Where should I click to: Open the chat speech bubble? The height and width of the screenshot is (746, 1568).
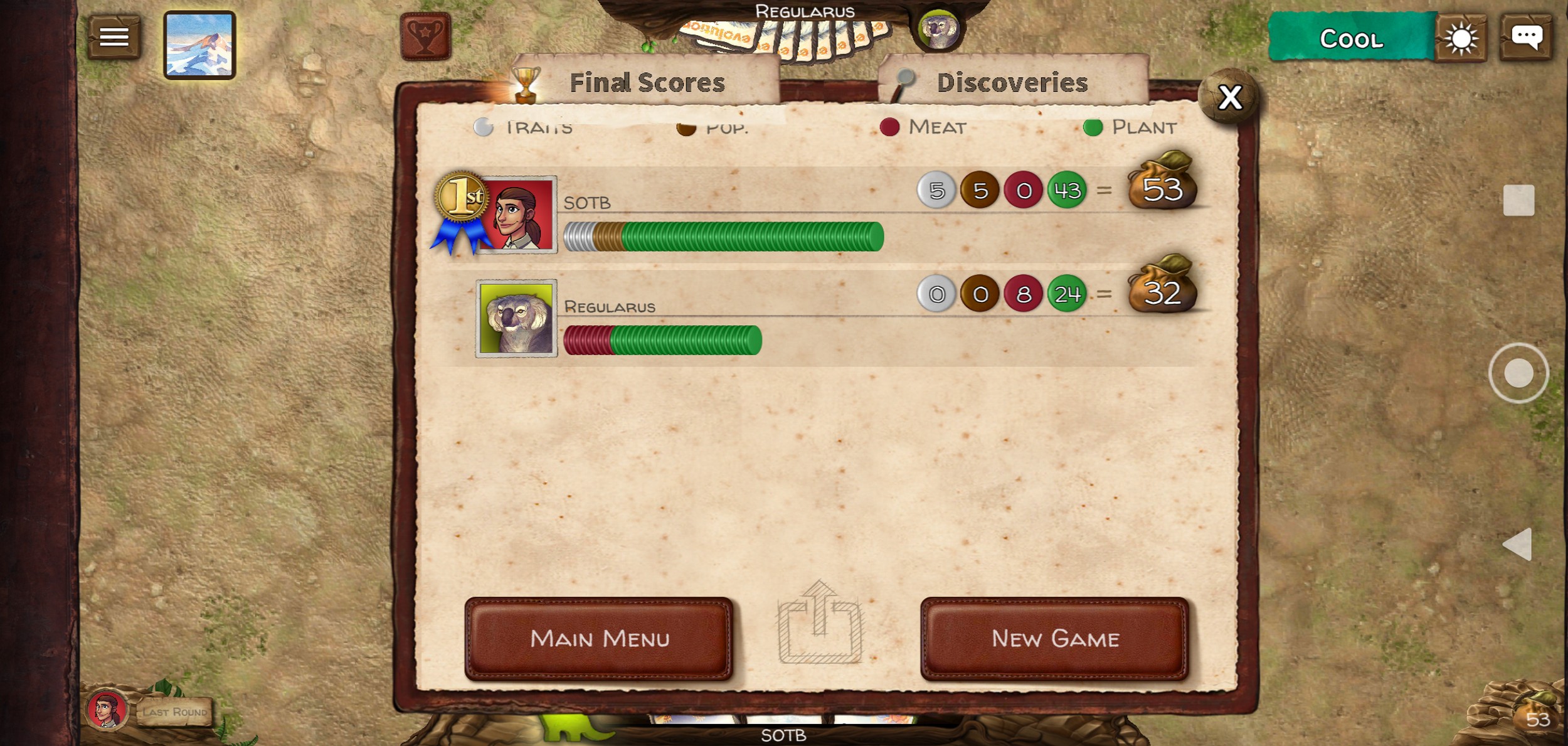(x=1526, y=38)
